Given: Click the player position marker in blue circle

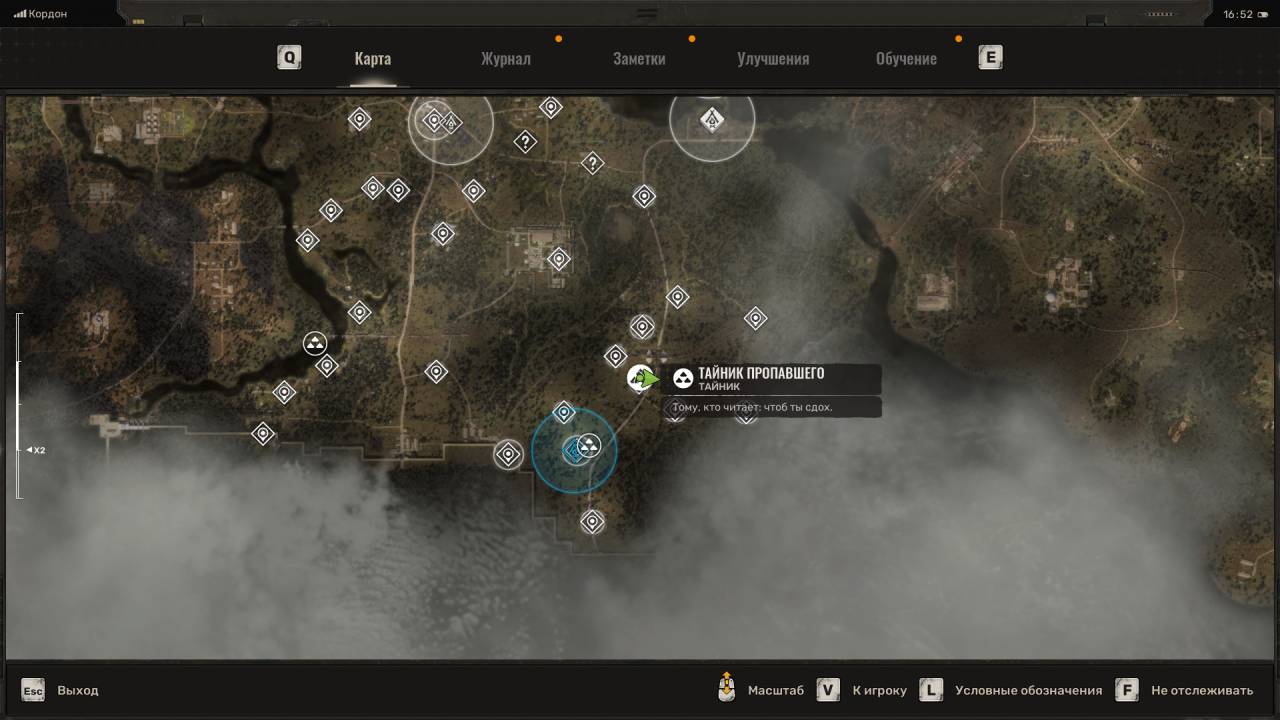Looking at the screenshot, I should pyautogui.click(x=574, y=451).
